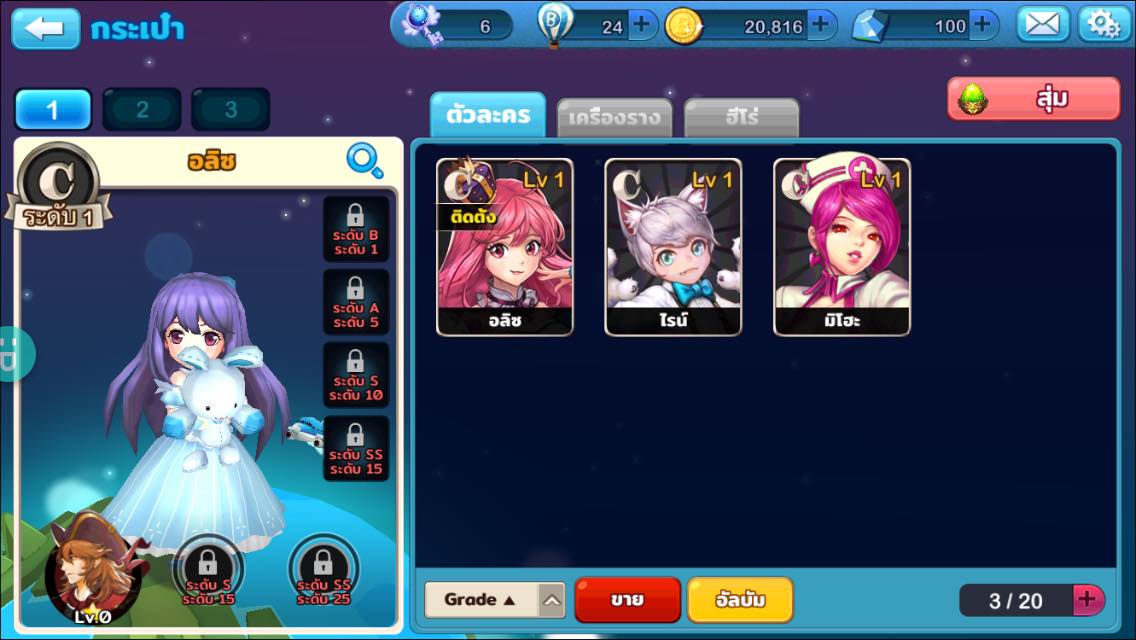Viewport: 1136px width, 640px height.
Task: Open the เครื่องราง charm tab
Action: click(x=614, y=119)
